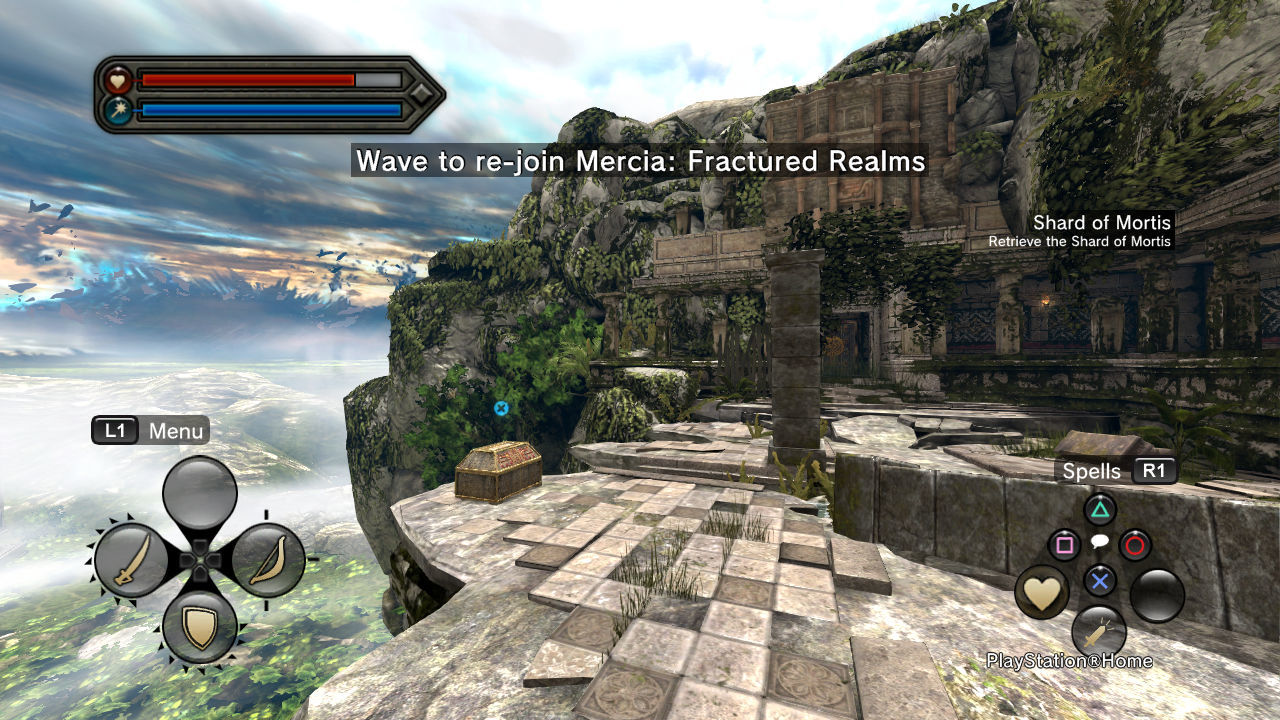
Task: Open the white chat bubble icon
Action: (1100, 543)
